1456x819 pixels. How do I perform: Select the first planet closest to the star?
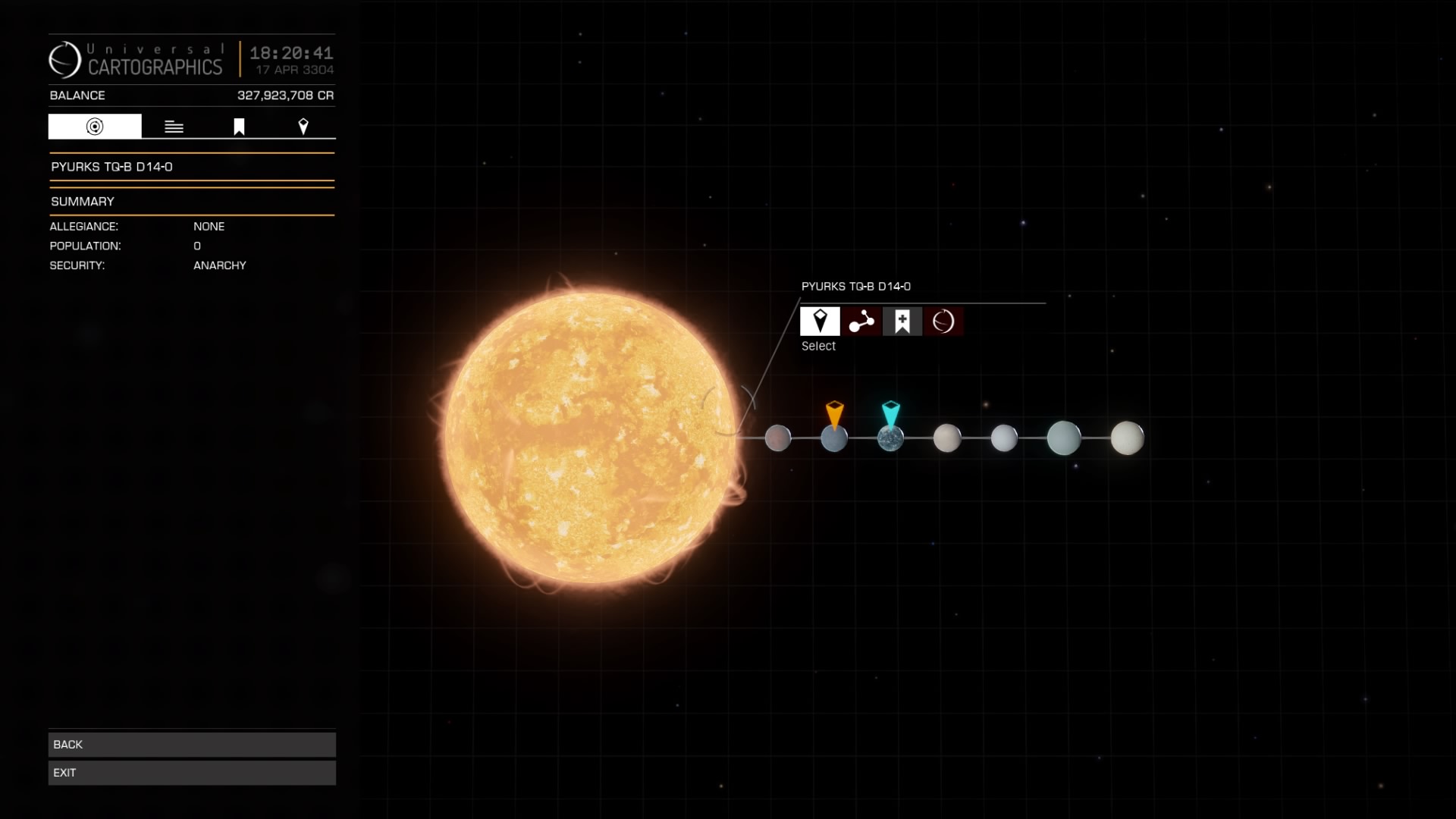(778, 438)
